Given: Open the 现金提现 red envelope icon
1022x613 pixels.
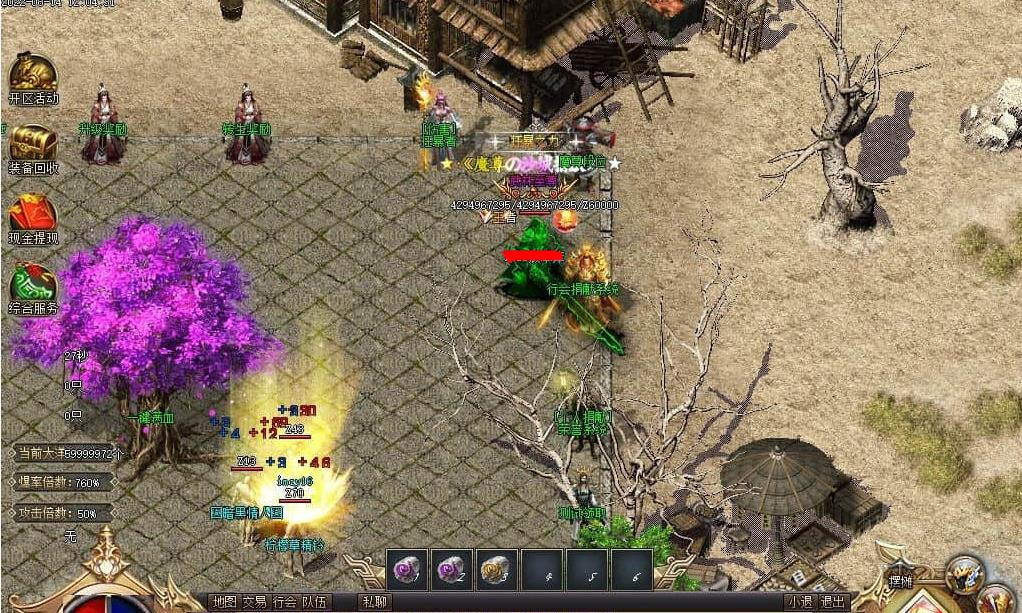Looking at the screenshot, I should (33, 214).
